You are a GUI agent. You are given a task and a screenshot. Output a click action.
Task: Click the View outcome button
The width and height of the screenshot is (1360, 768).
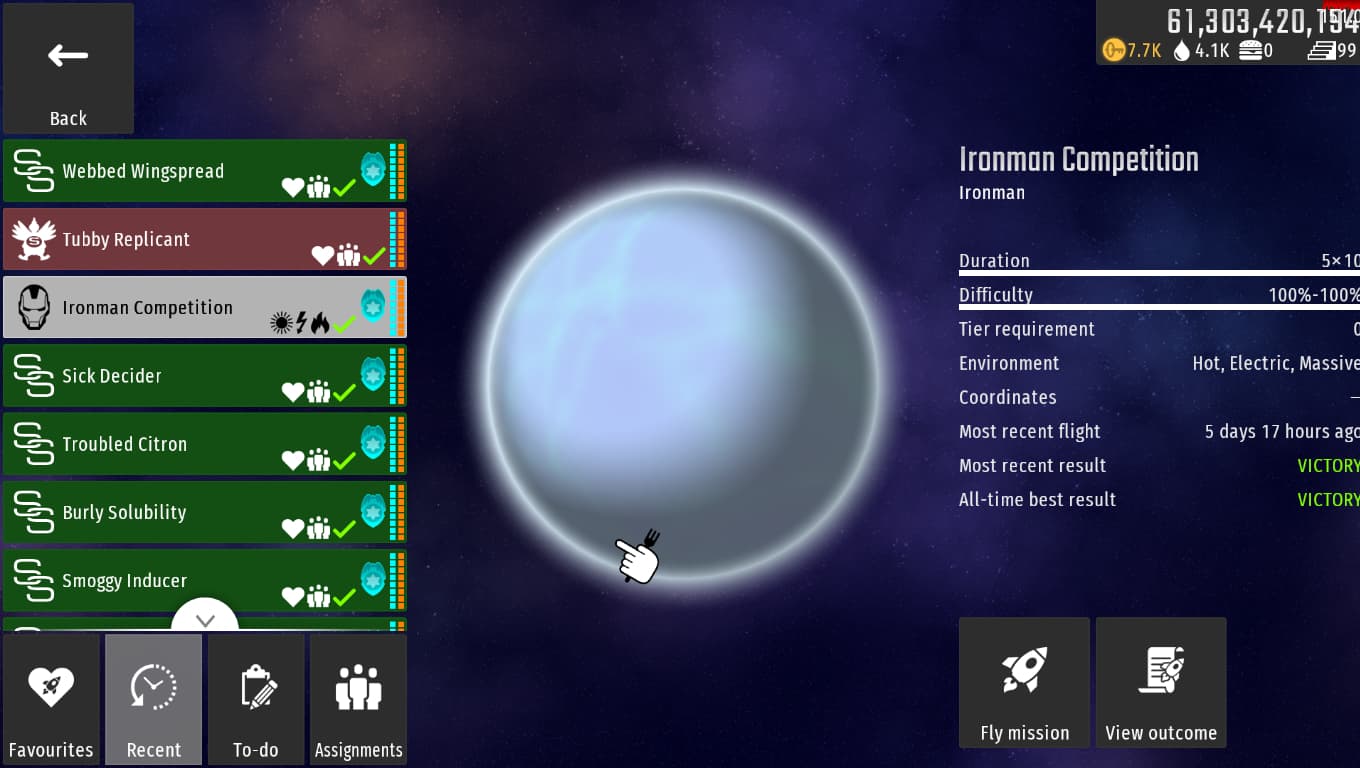pyautogui.click(x=1161, y=682)
